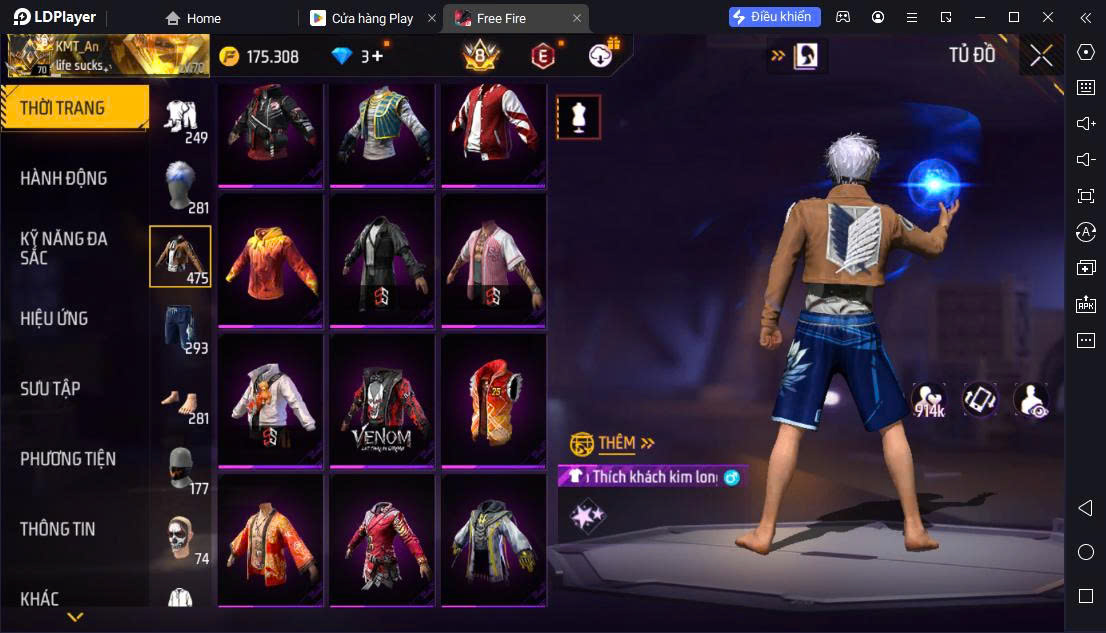This screenshot has width=1106, height=633.
Task: Select the orange flame hoodie
Action: [x=270, y=261]
